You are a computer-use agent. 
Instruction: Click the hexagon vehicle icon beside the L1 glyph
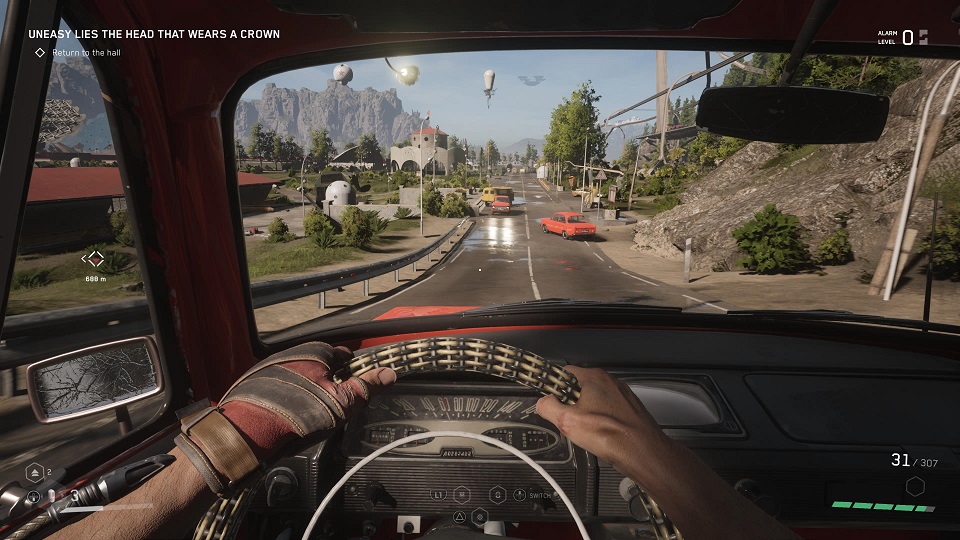click(x=462, y=494)
